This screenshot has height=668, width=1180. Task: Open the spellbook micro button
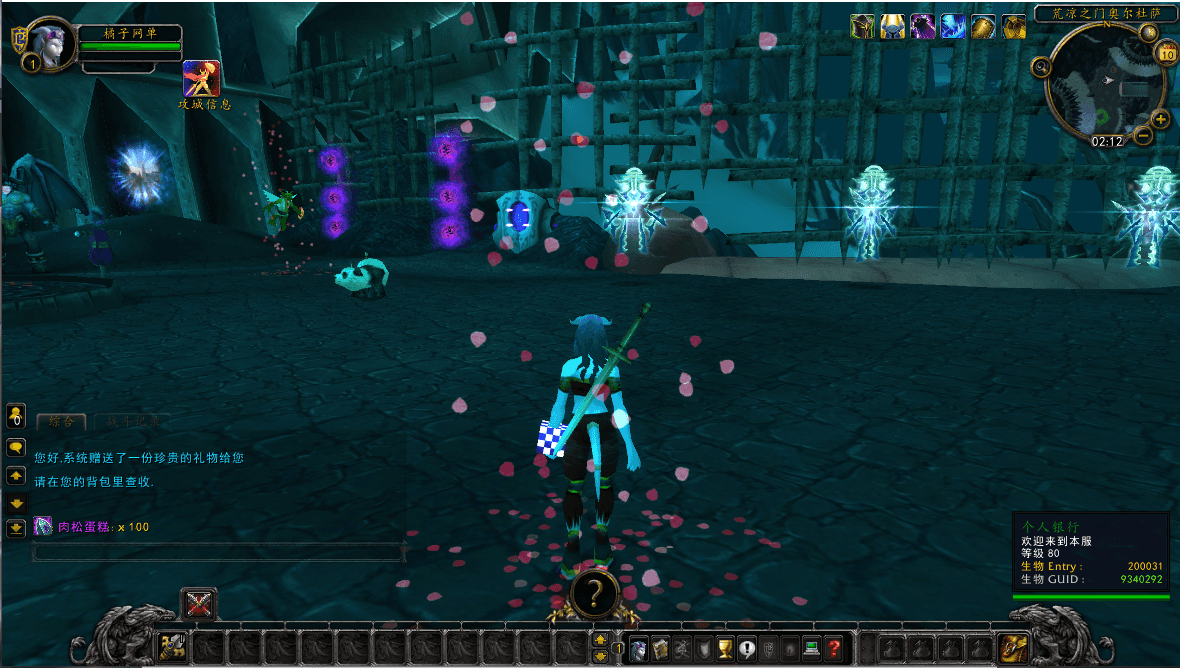click(659, 648)
